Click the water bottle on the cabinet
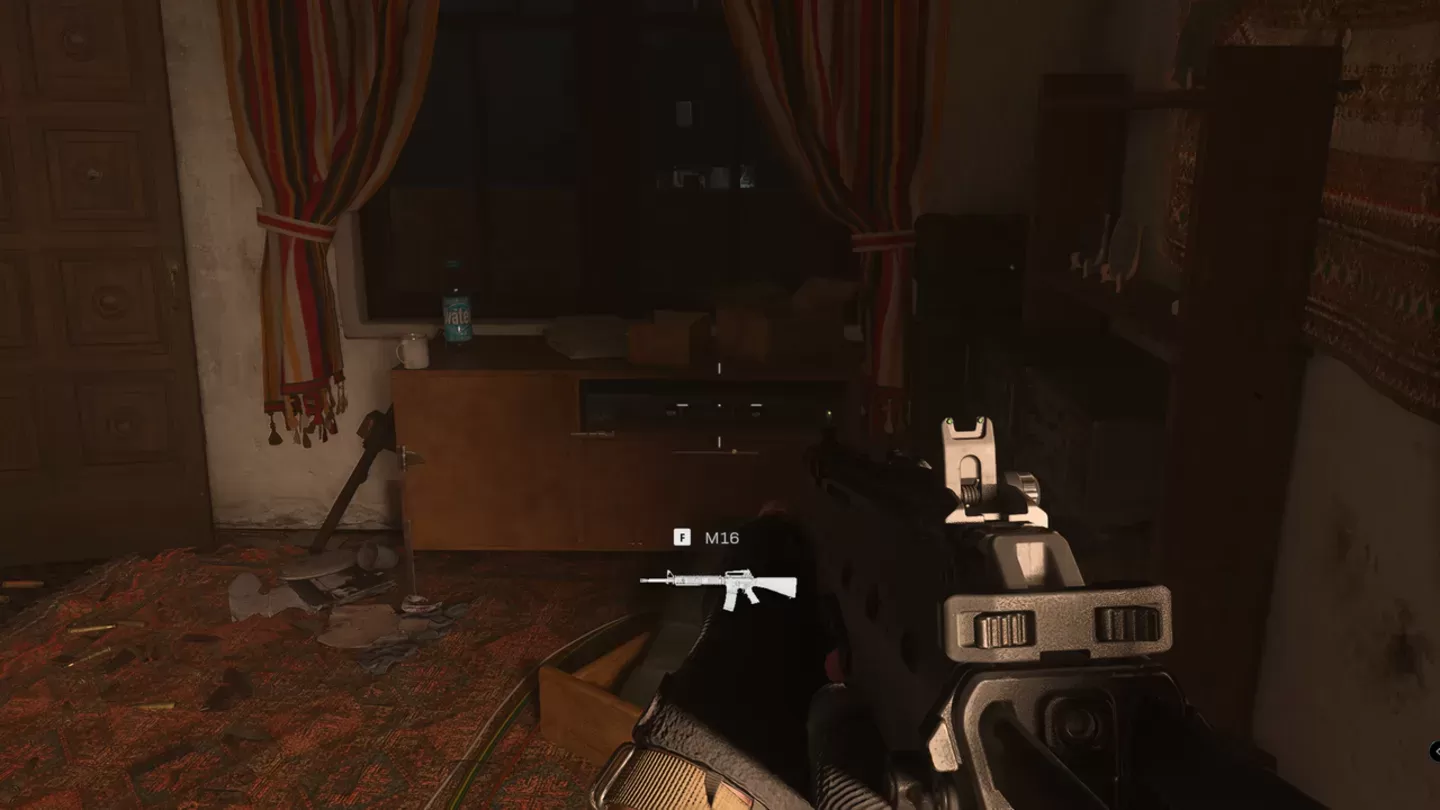Image resolution: width=1440 pixels, height=810 pixels. click(x=459, y=305)
